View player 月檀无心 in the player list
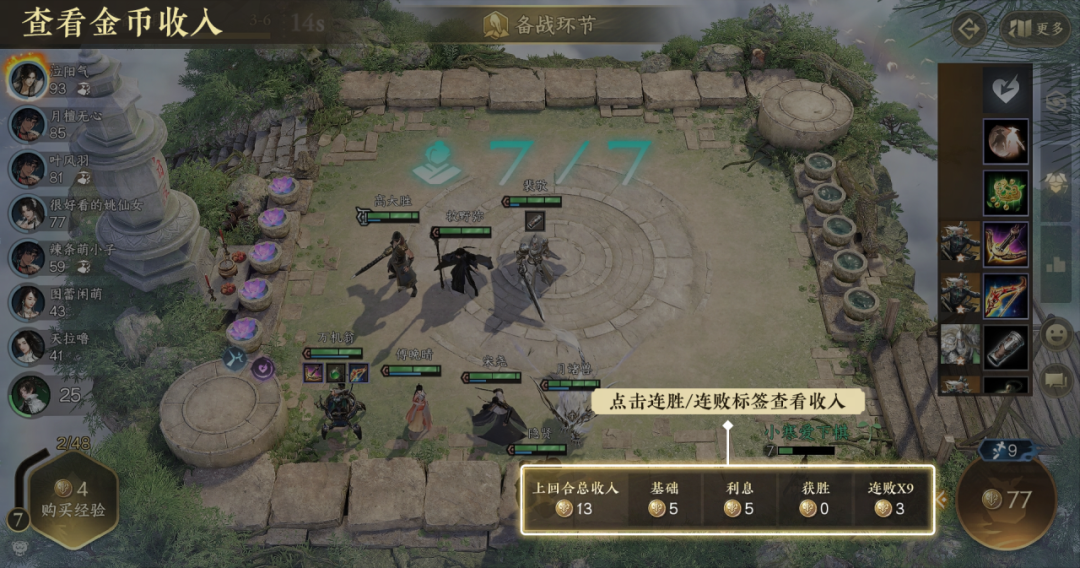Image resolution: width=1080 pixels, height=568 pixels. 28,124
